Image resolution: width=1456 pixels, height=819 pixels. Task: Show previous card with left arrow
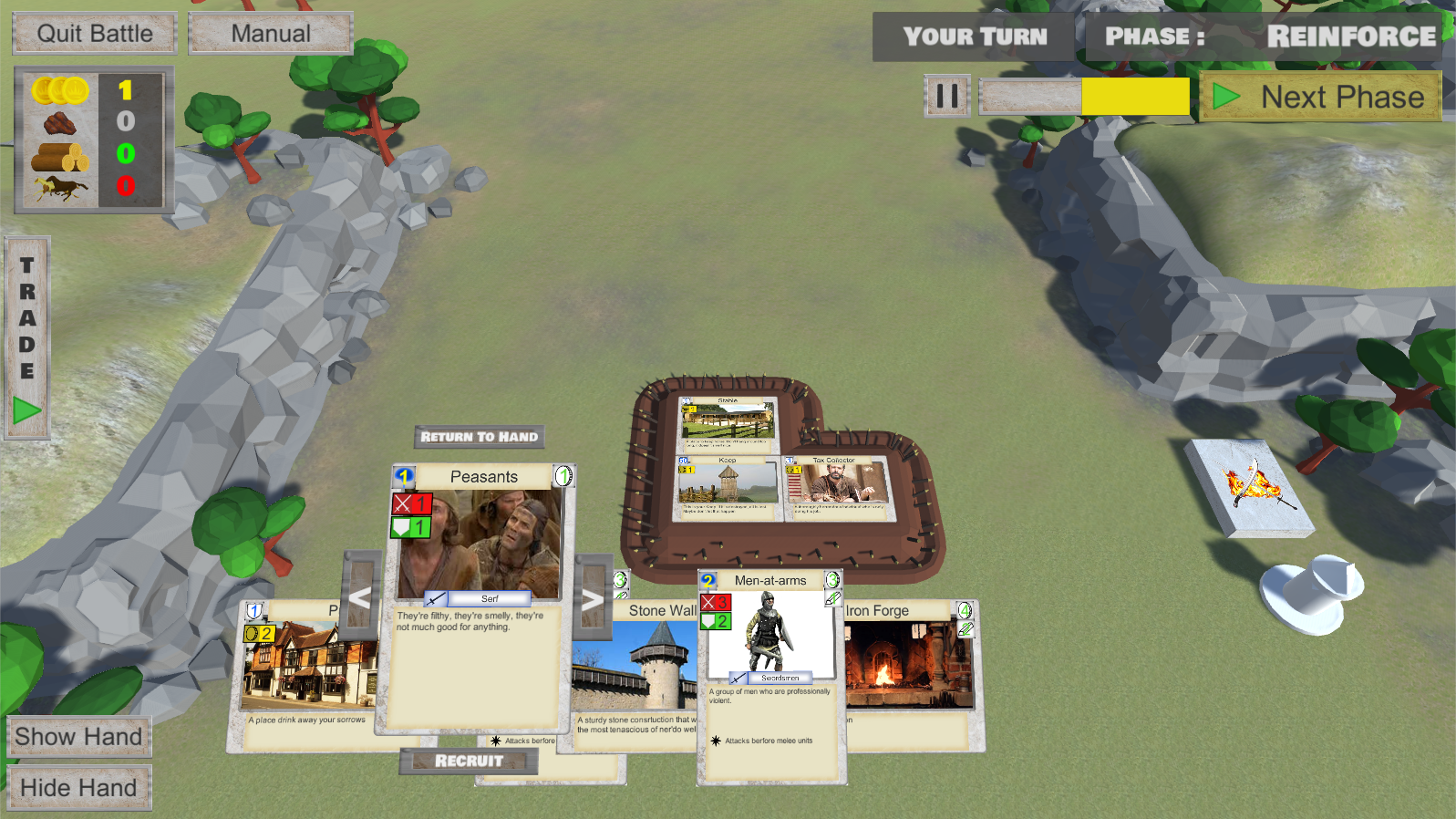point(360,598)
